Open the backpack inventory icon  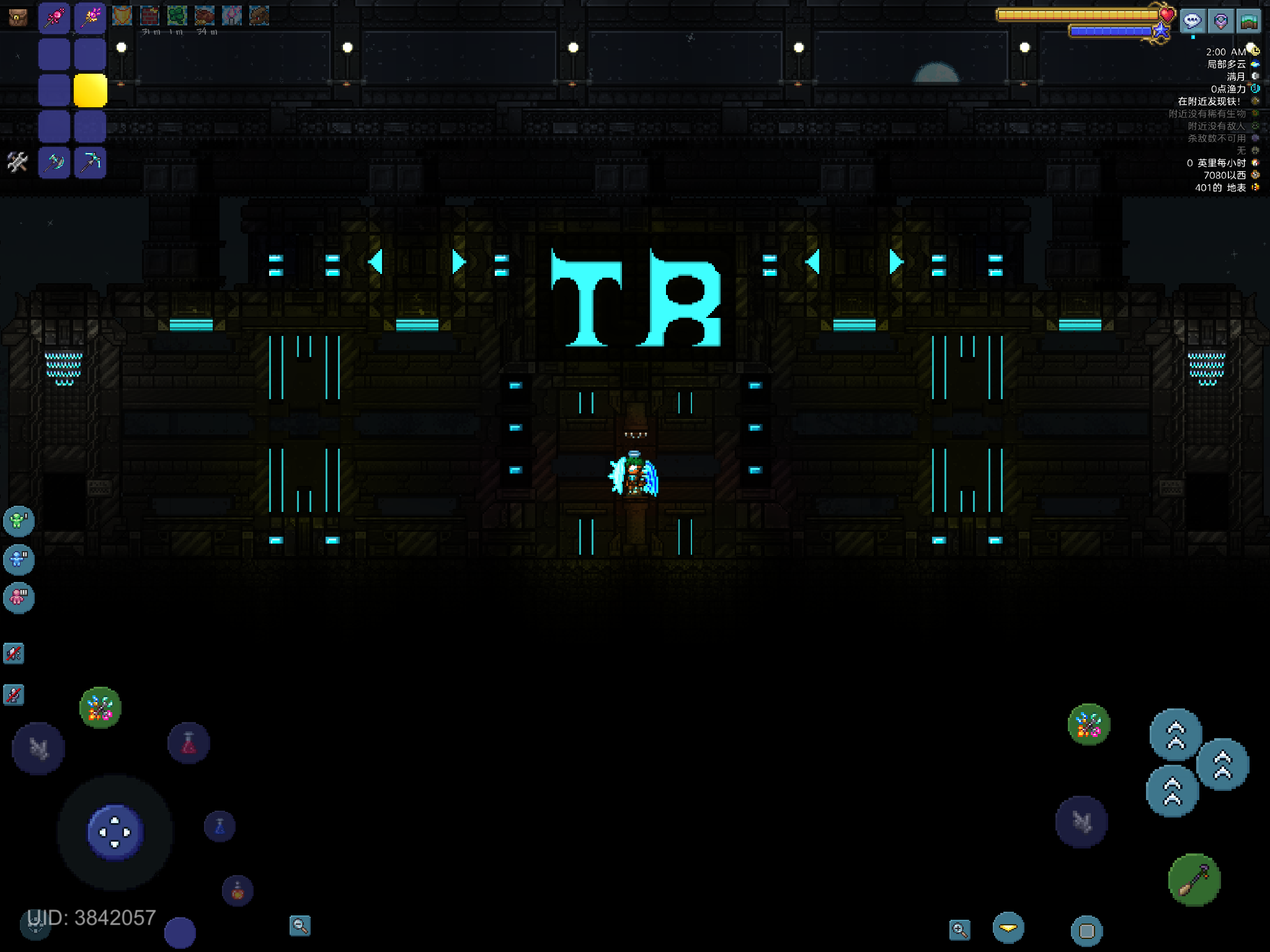(x=17, y=17)
